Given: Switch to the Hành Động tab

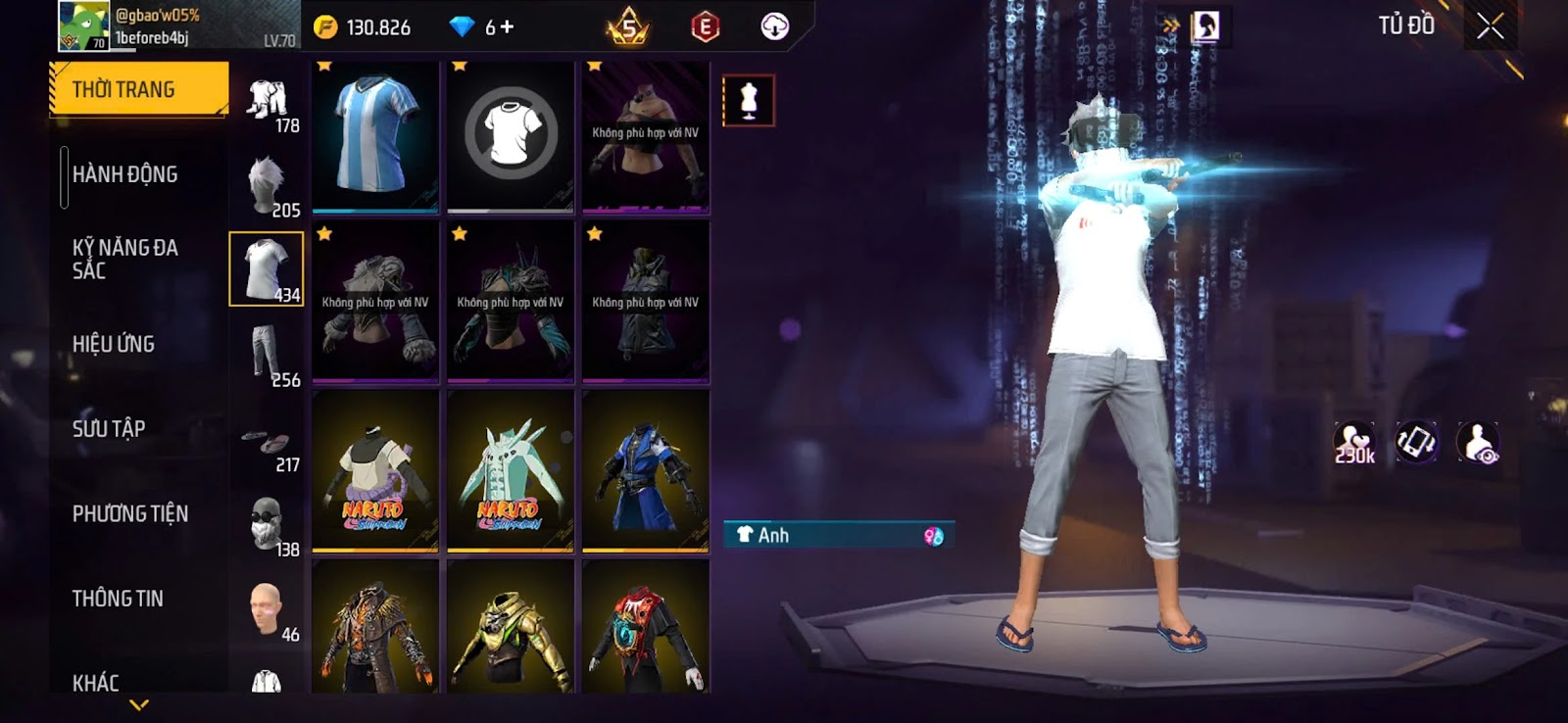Looking at the screenshot, I should click(x=125, y=174).
